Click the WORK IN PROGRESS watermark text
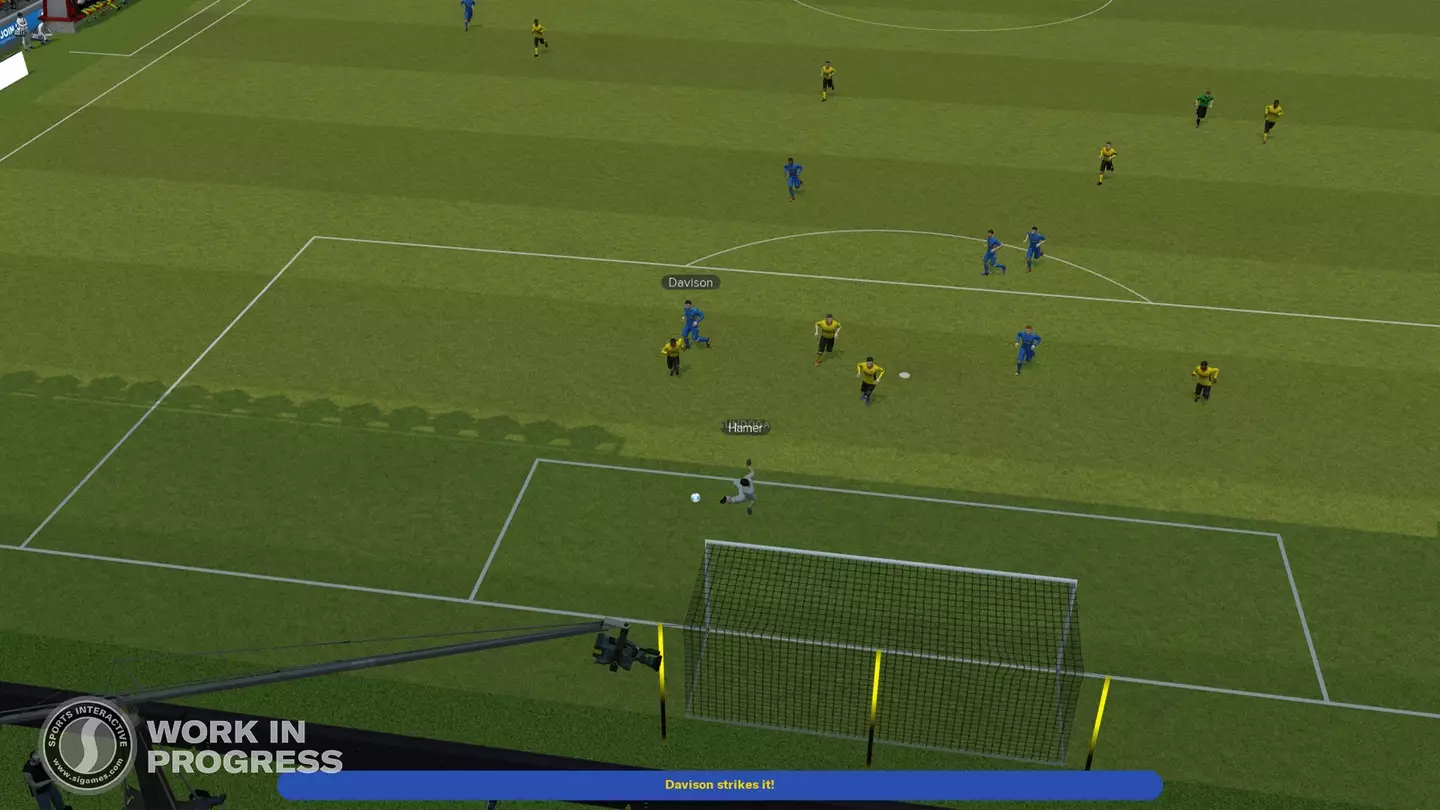This screenshot has width=1440, height=810. coord(240,745)
